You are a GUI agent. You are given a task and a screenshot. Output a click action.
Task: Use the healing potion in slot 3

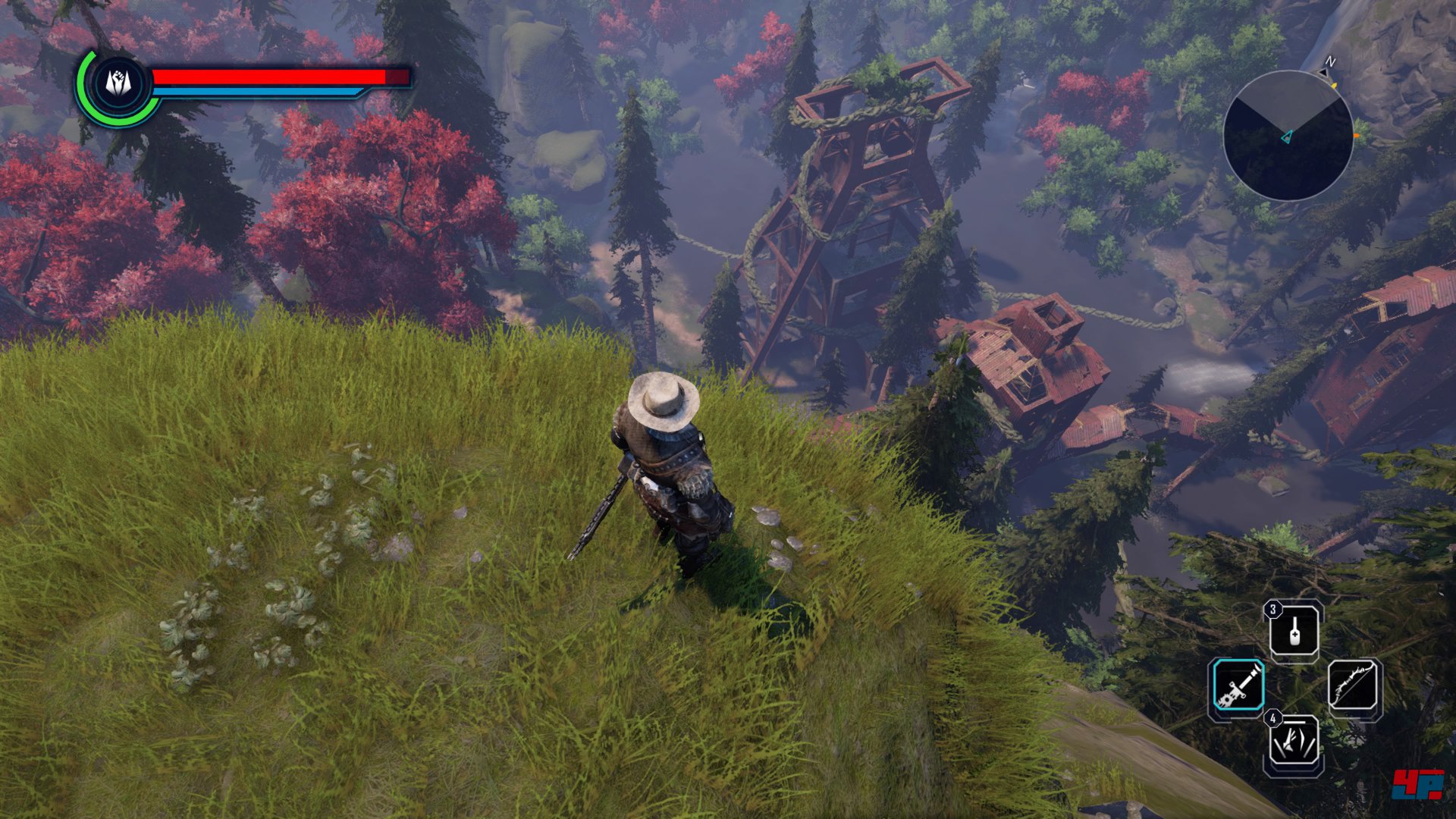tap(1294, 630)
